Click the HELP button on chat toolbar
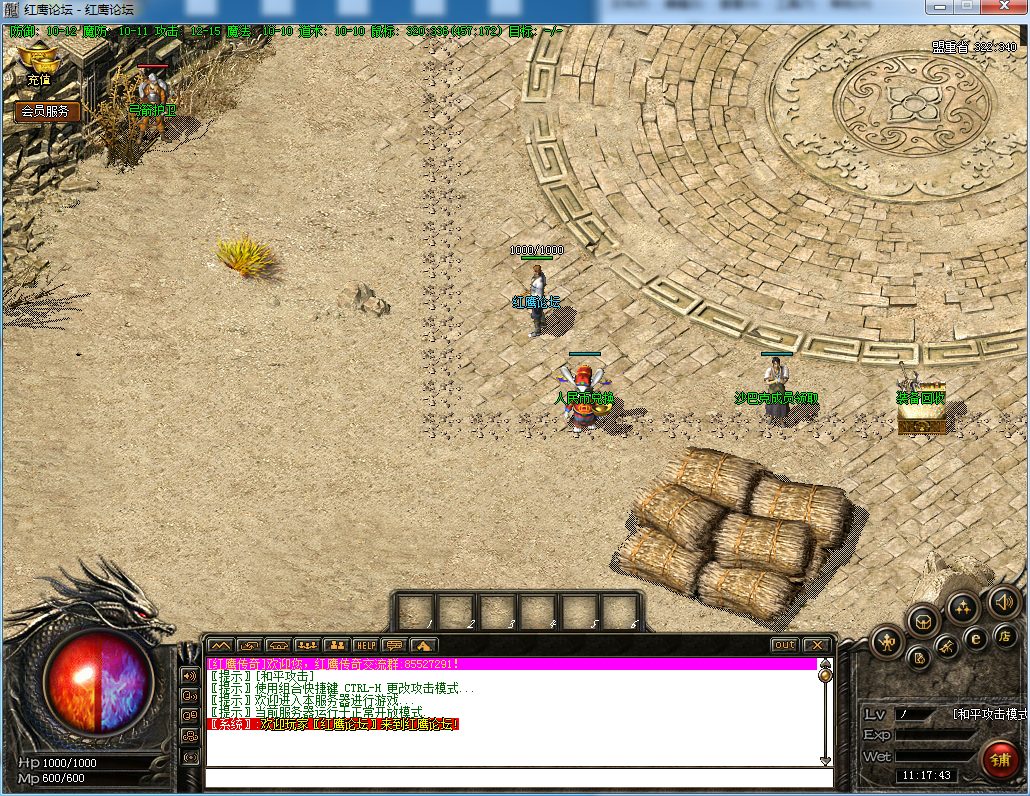Screen dimensions: 1030x796 click(x=366, y=645)
